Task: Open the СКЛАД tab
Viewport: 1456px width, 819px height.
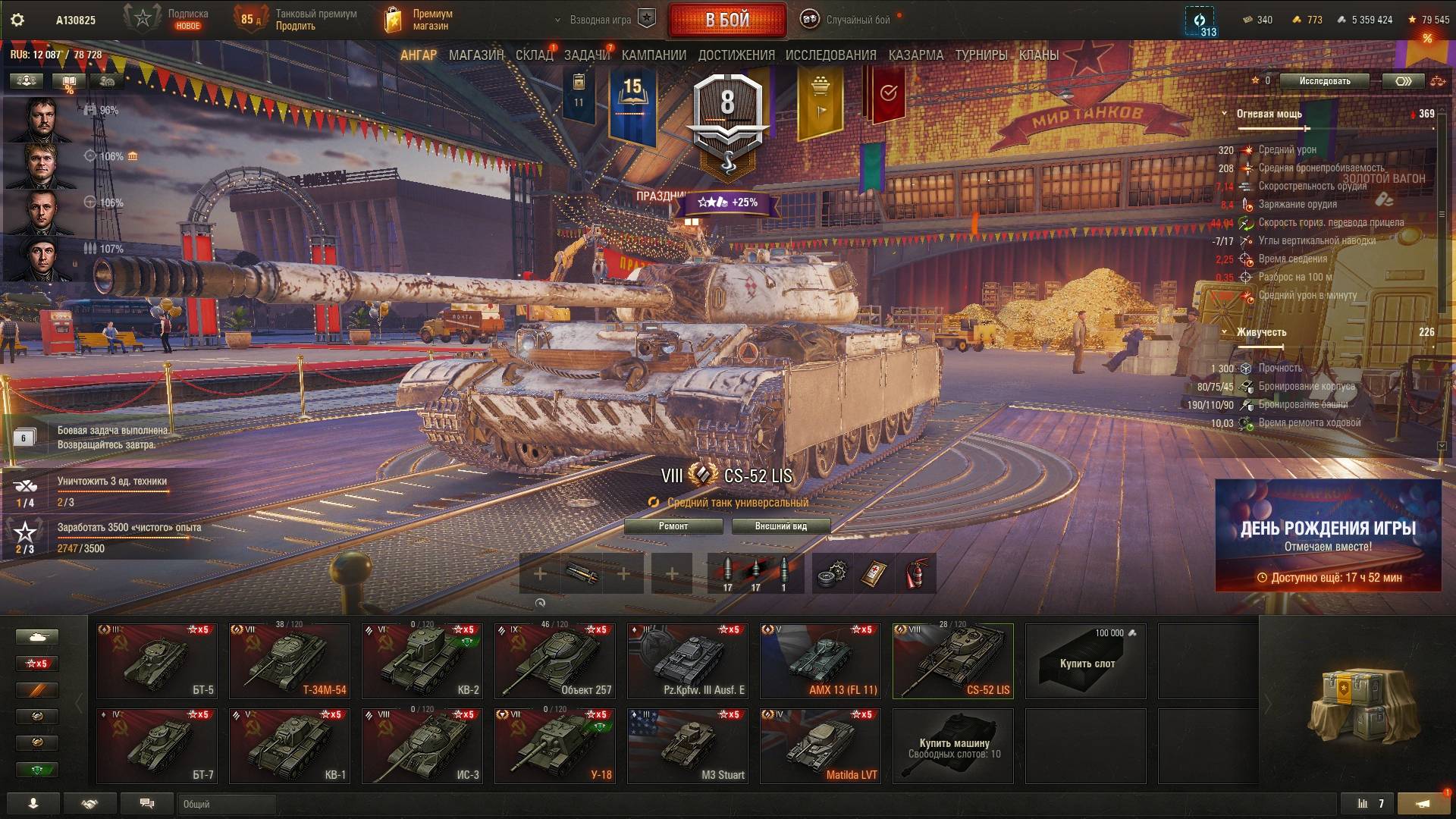Action: click(x=534, y=55)
